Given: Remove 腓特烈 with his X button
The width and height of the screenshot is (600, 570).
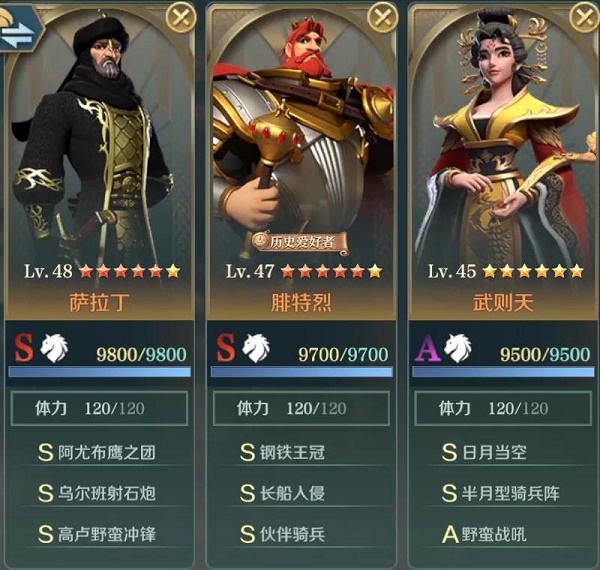Looking at the screenshot, I should [x=383, y=17].
